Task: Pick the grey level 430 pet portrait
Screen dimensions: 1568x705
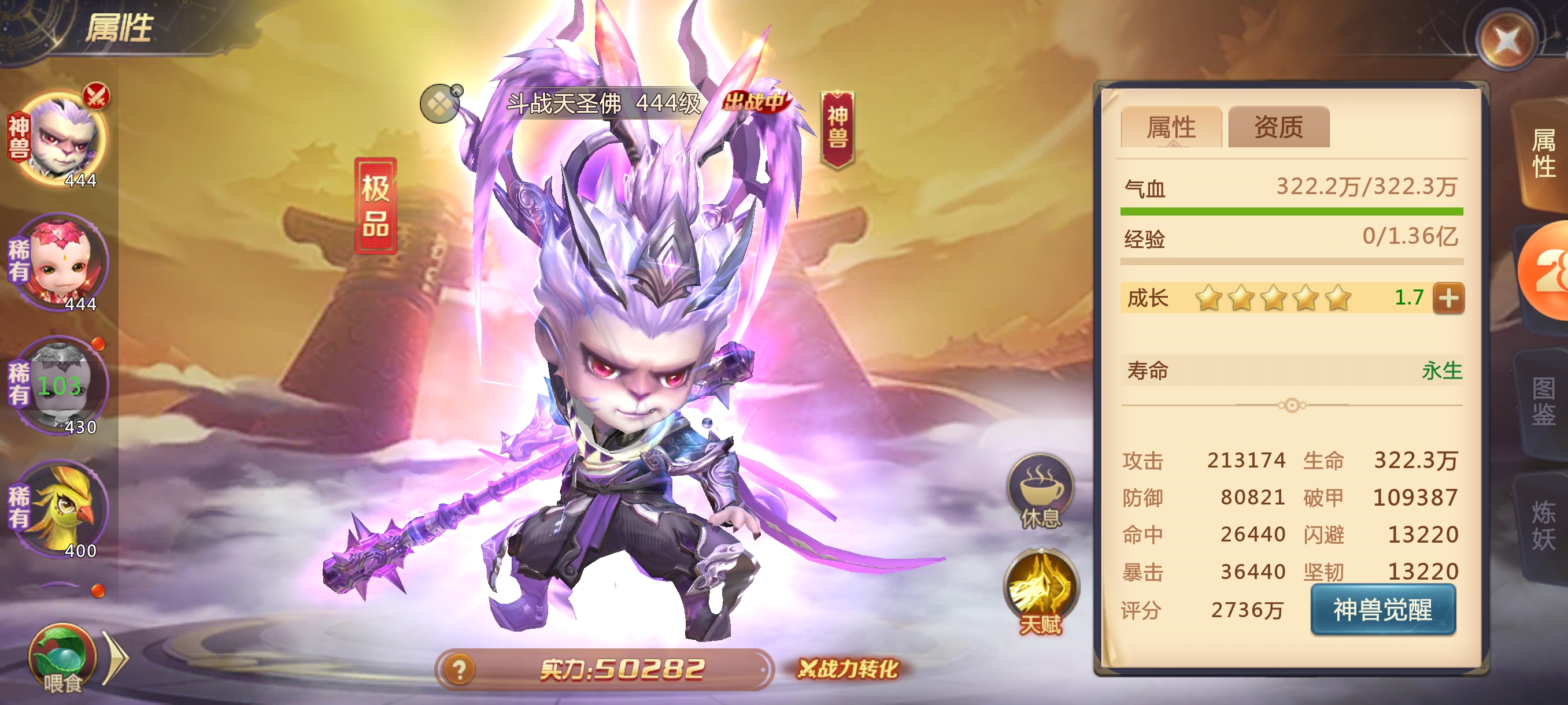Action: [x=62, y=385]
